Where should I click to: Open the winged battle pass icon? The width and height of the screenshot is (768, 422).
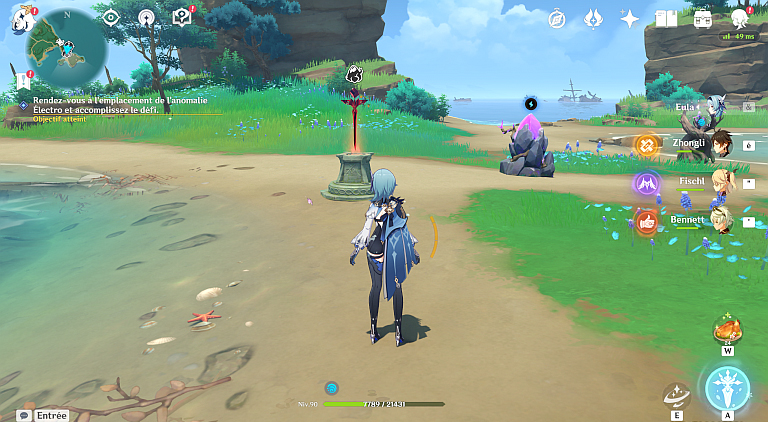coord(593,18)
